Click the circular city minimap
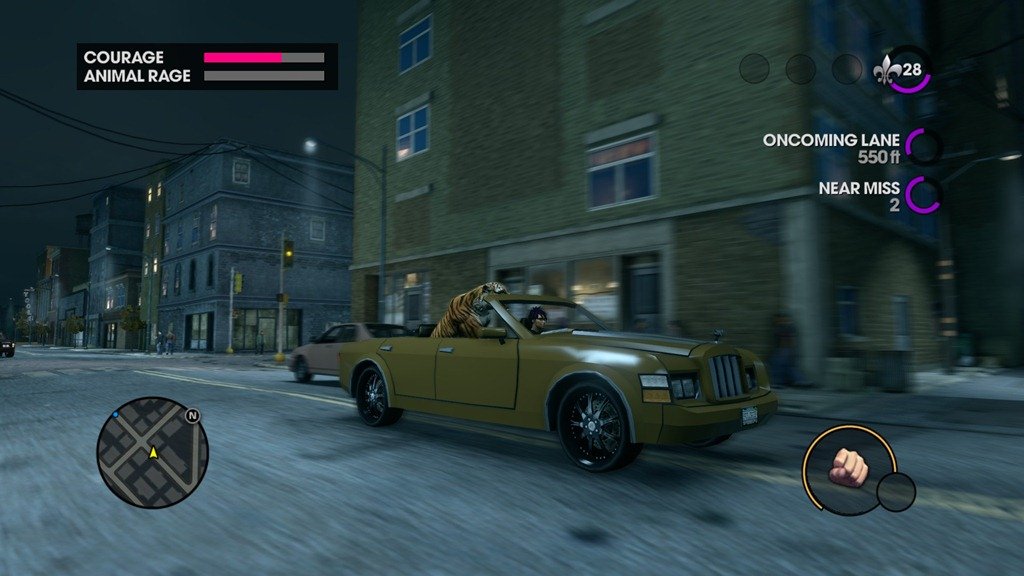 pyautogui.click(x=152, y=452)
